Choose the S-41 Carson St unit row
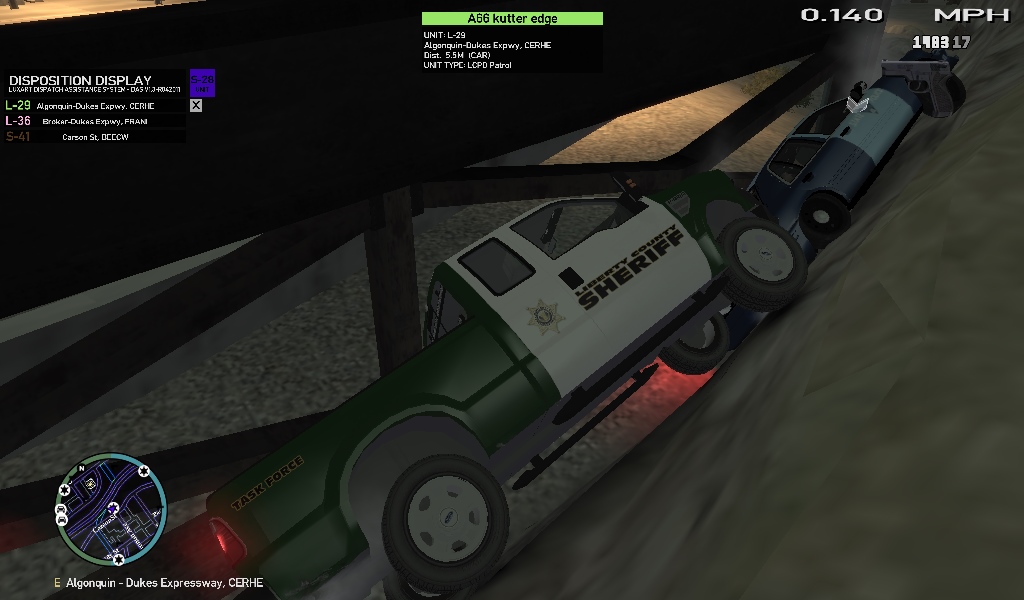This screenshot has height=600, width=1024. point(95,137)
